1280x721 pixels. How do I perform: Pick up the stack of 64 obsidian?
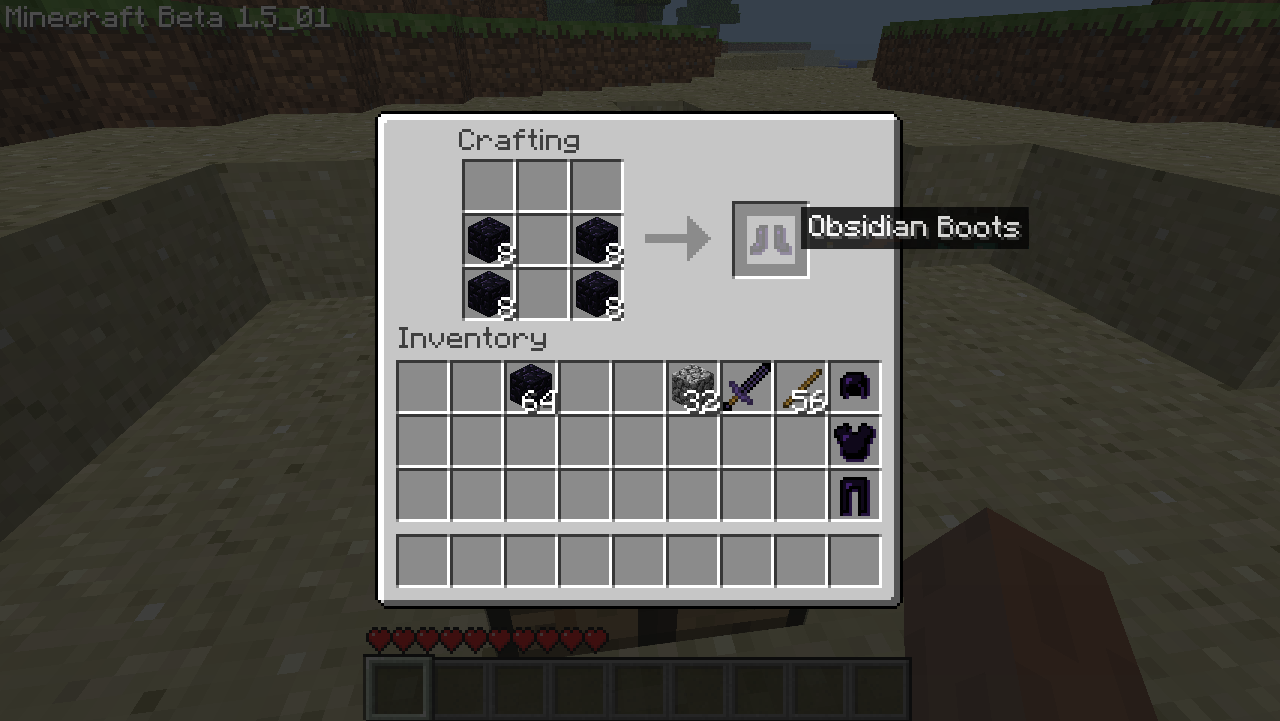(530, 387)
